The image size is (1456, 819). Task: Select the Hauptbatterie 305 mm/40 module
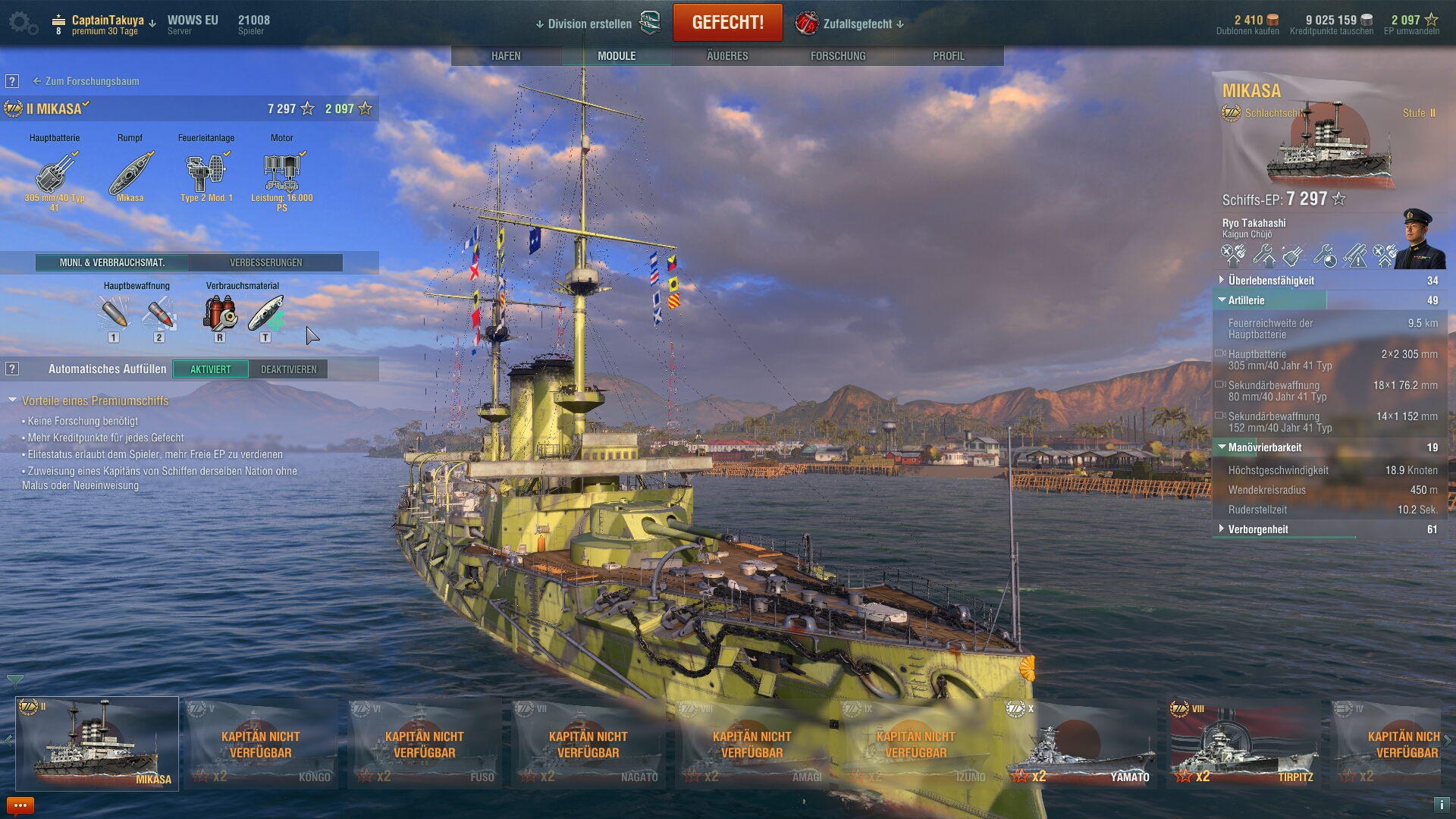pyautogui.click(x=55, y=174)
